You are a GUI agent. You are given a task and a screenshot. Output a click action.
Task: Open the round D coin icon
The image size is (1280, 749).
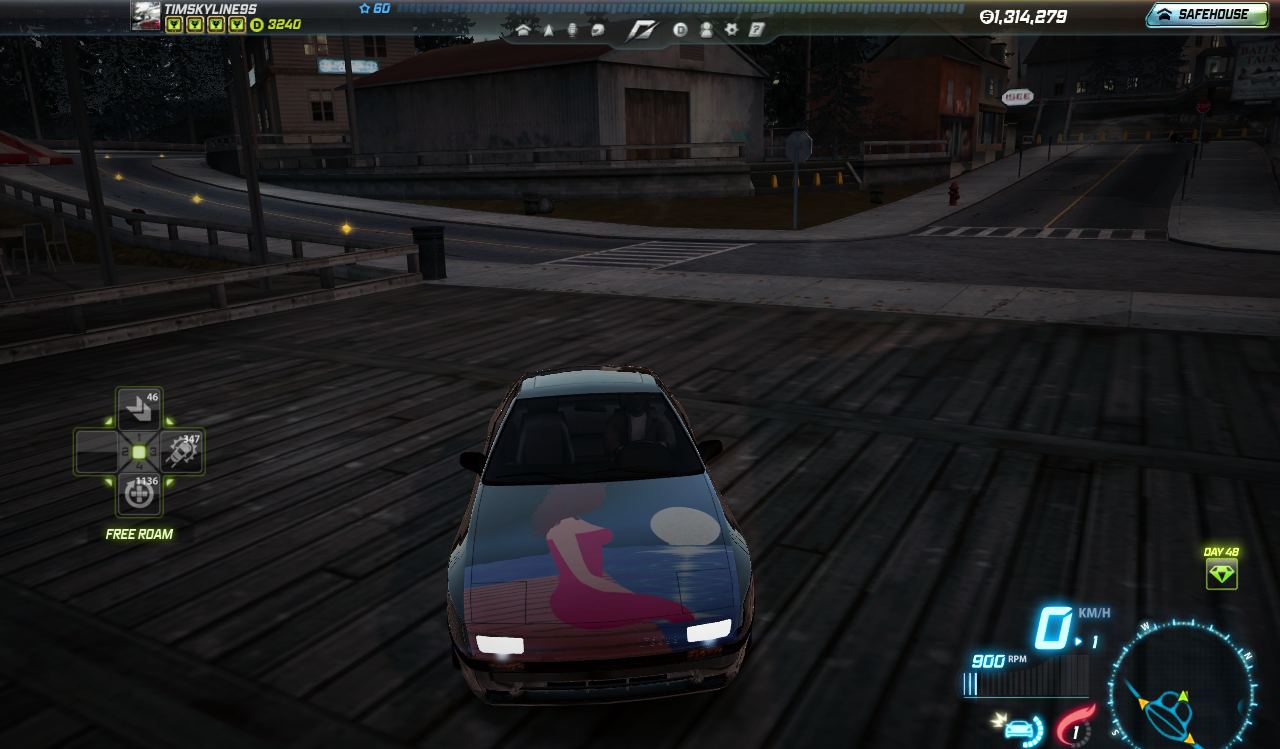[x=680, y=30]
